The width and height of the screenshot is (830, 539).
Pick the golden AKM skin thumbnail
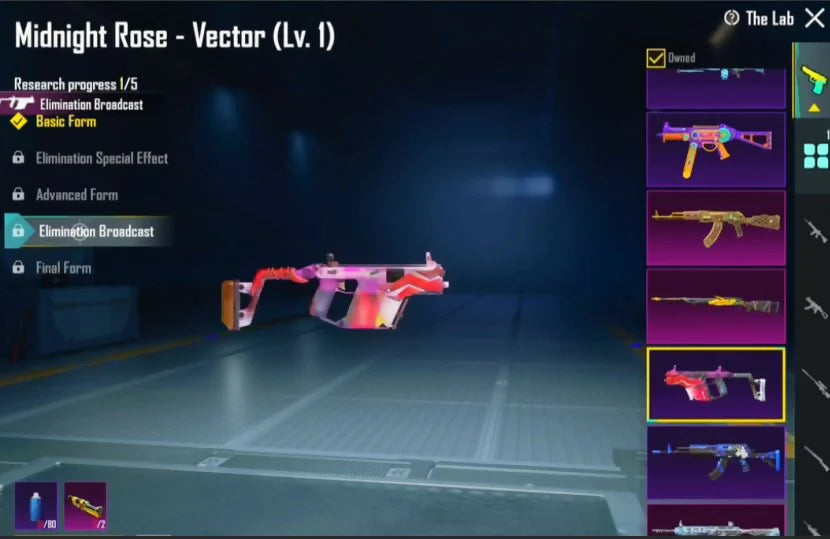715,227
